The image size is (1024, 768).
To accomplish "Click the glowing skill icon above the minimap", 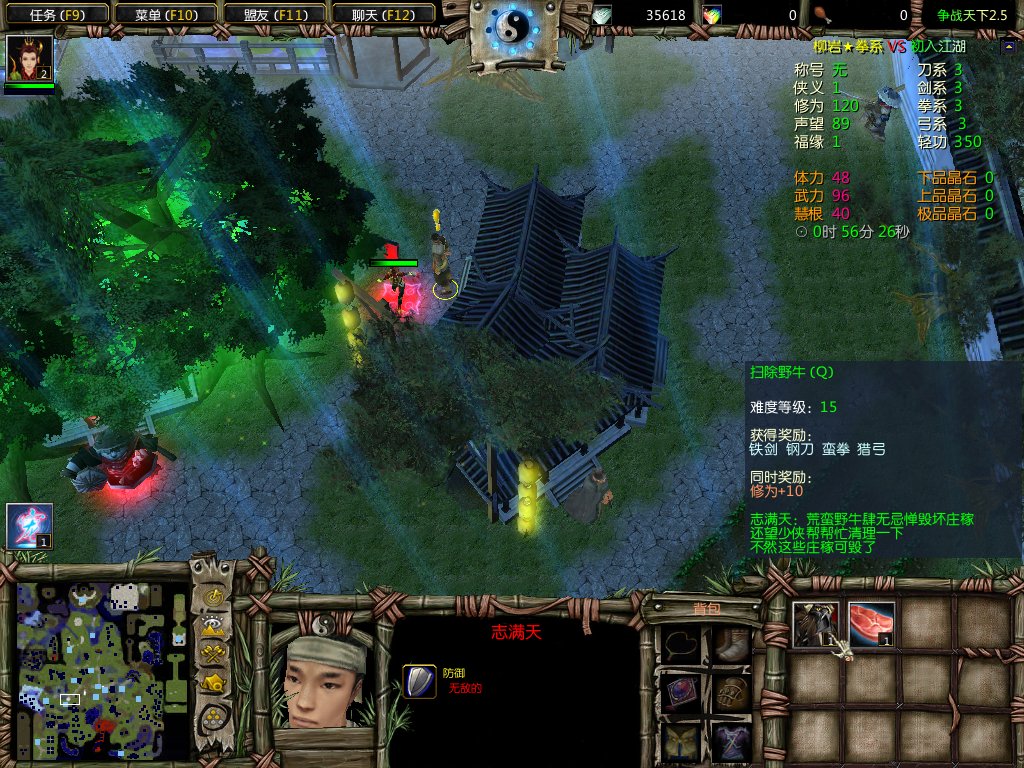I will (29, 526).
